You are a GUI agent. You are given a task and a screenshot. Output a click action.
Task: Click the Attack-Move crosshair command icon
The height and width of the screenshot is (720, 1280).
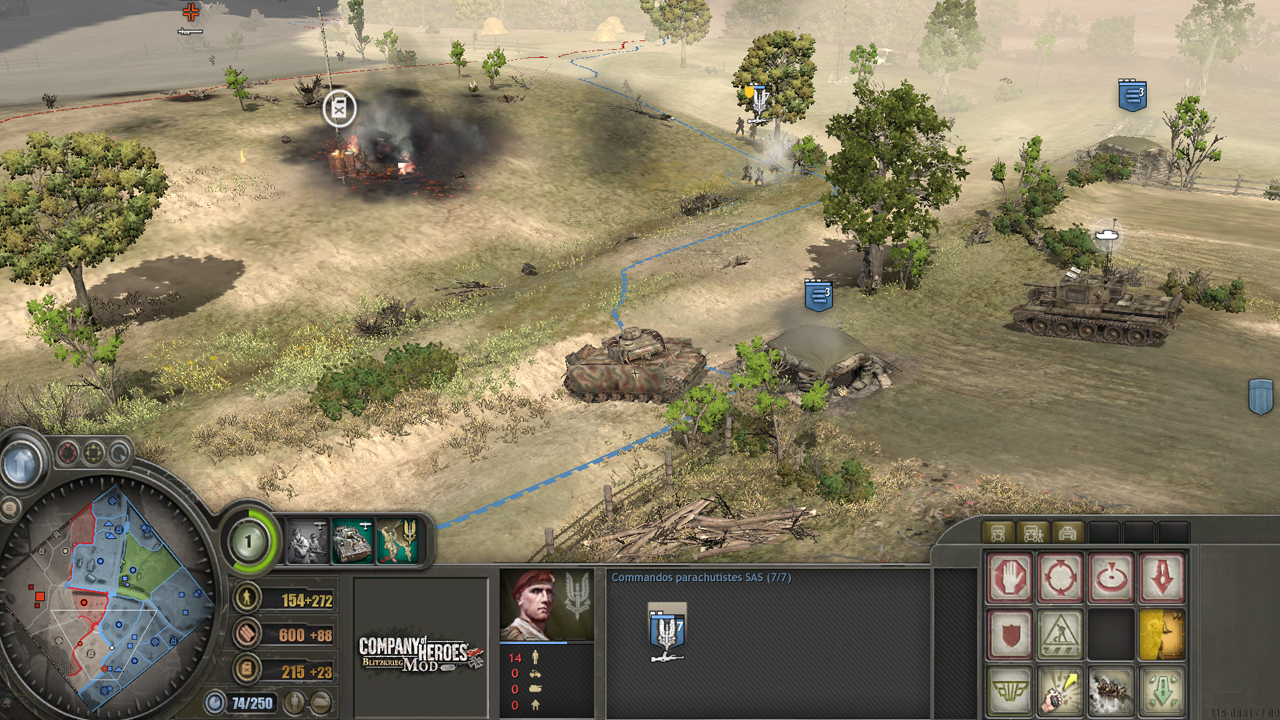1058,577
